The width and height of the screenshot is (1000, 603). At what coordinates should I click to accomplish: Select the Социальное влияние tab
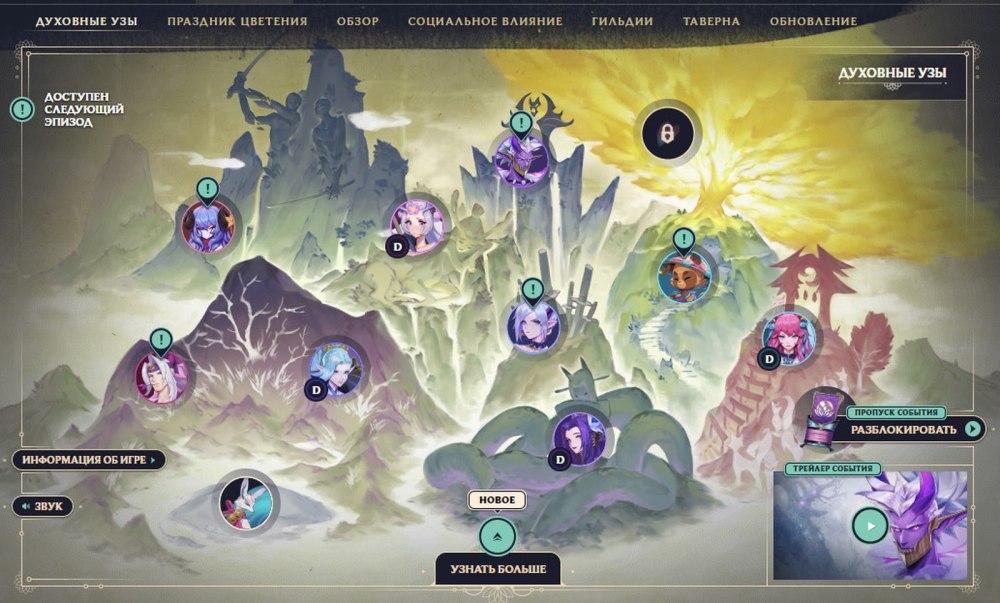coord(485,21)
